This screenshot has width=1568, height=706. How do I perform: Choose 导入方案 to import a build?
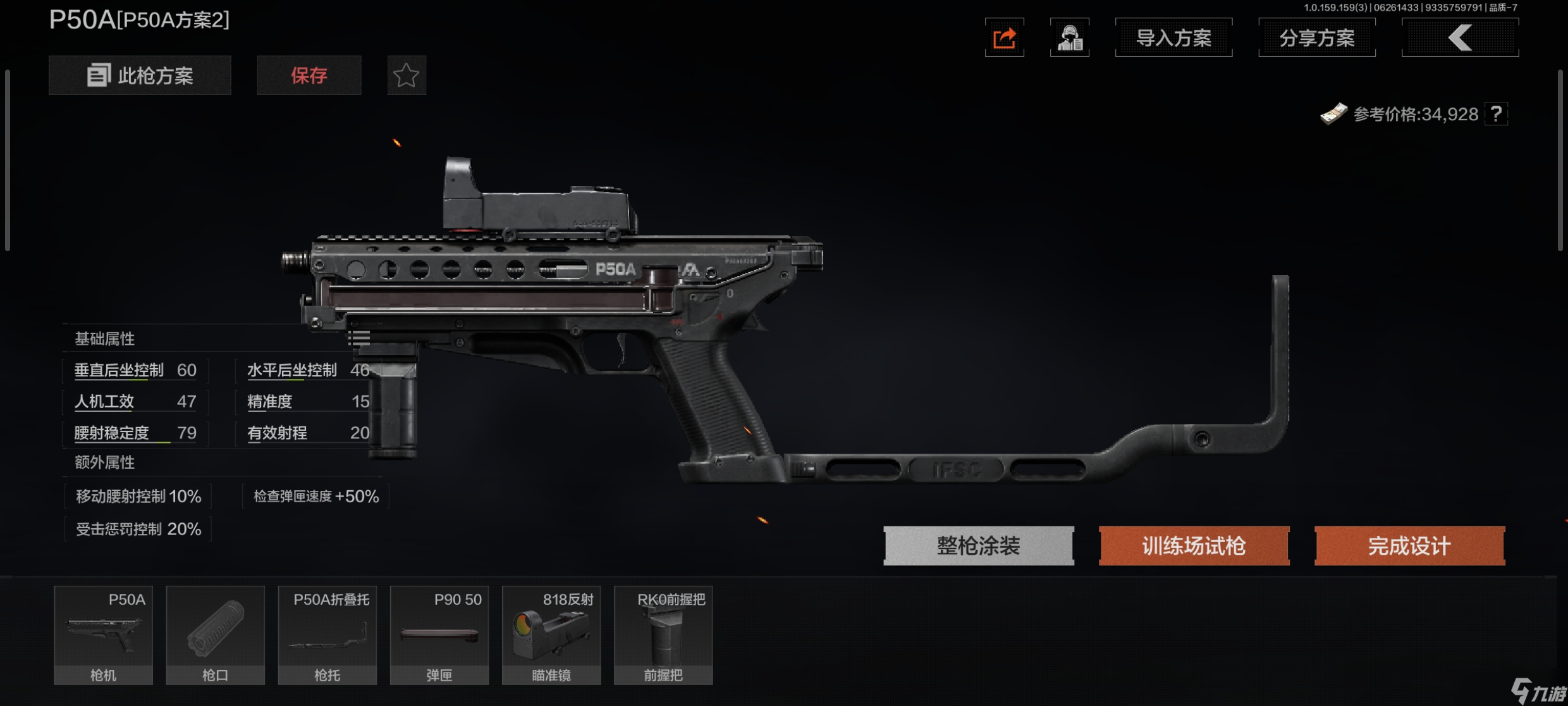(x=1173, y=37)
